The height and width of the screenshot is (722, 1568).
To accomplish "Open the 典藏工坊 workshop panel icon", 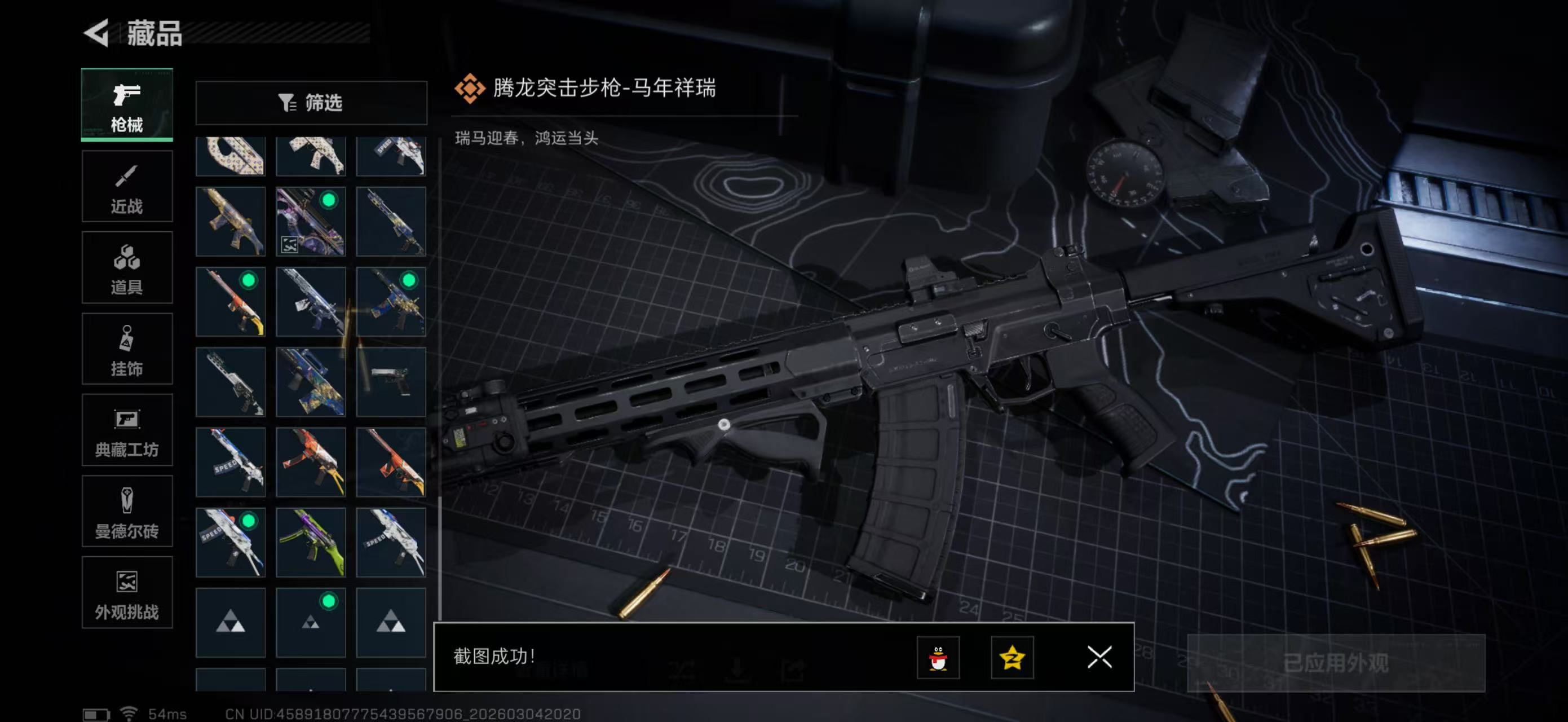I will (127, 420).
